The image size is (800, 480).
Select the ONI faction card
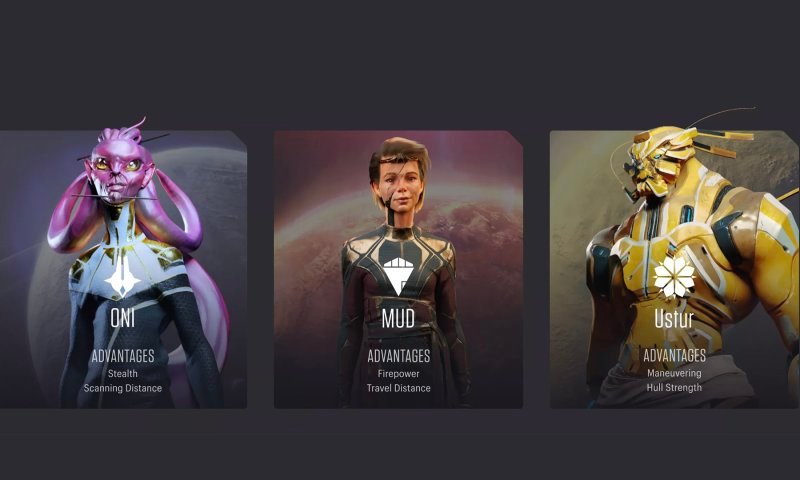coord(123,270)
